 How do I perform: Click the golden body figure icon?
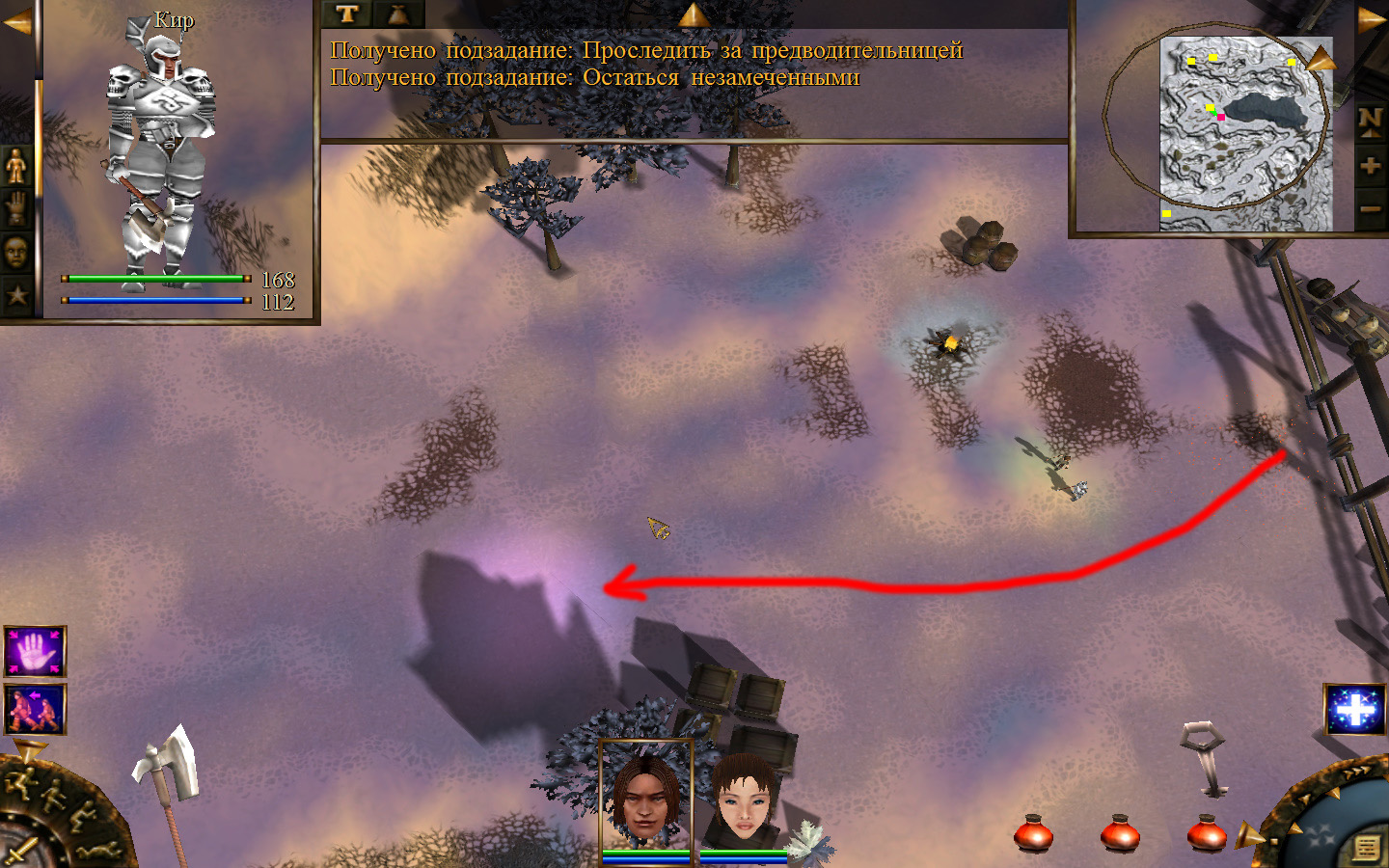point(17,167)
